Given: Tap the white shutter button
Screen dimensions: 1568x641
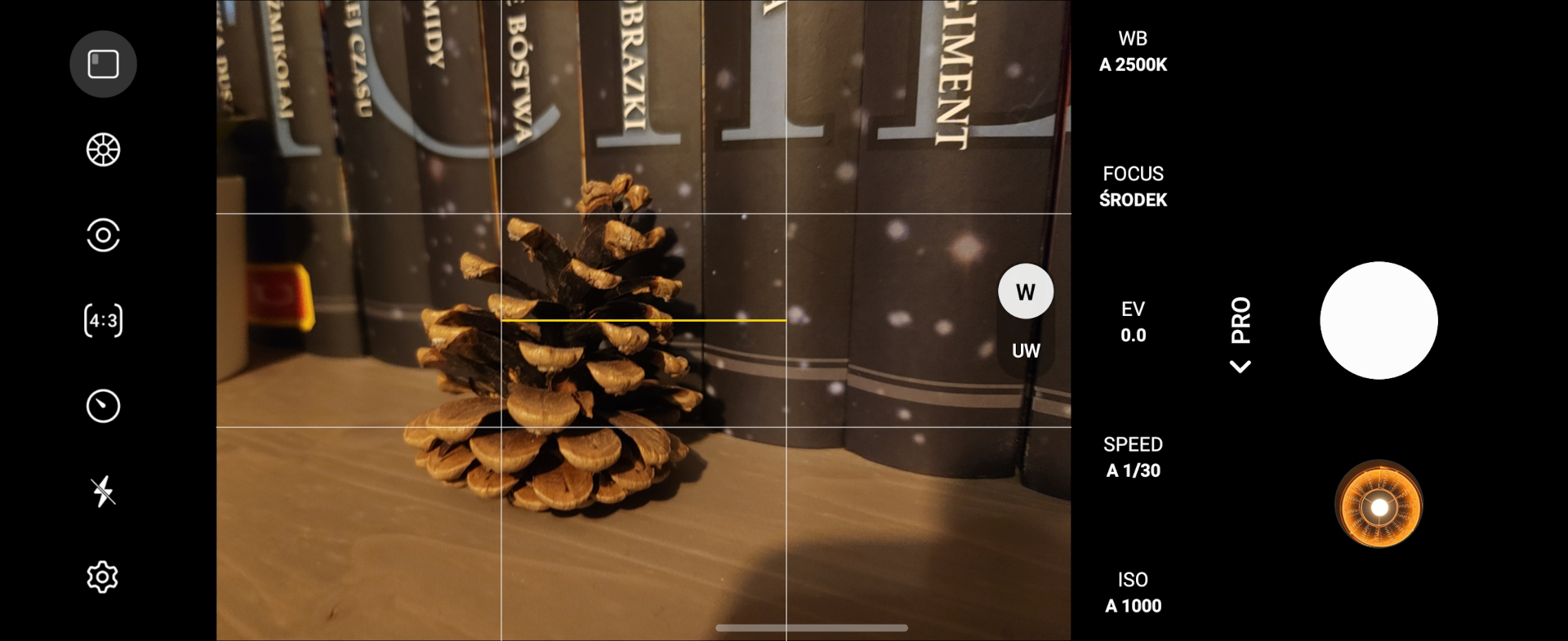Looking at the screenshot, I should coord(1379,320).
